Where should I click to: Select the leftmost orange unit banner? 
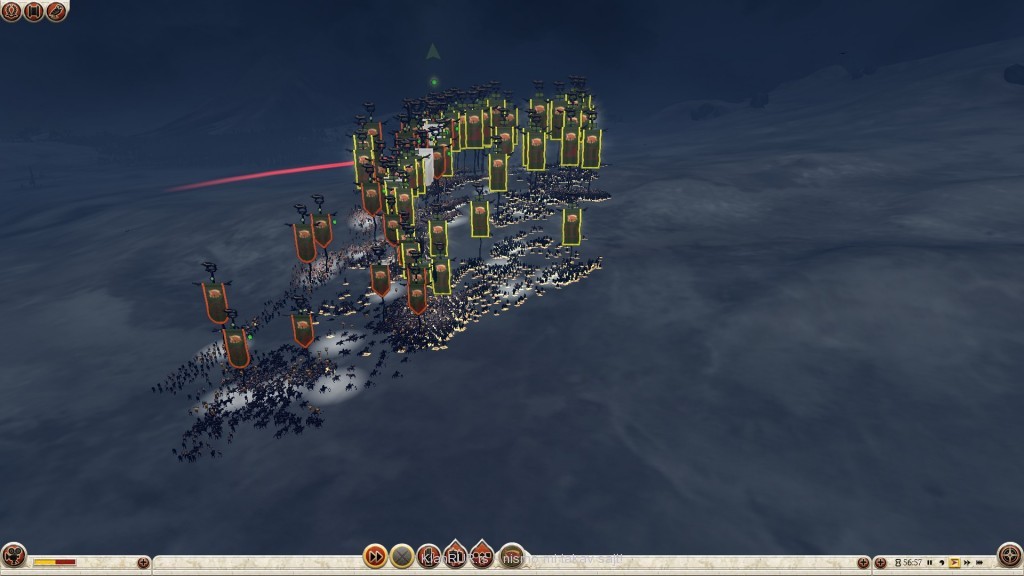pyautogui.click(x=213, y=302)
